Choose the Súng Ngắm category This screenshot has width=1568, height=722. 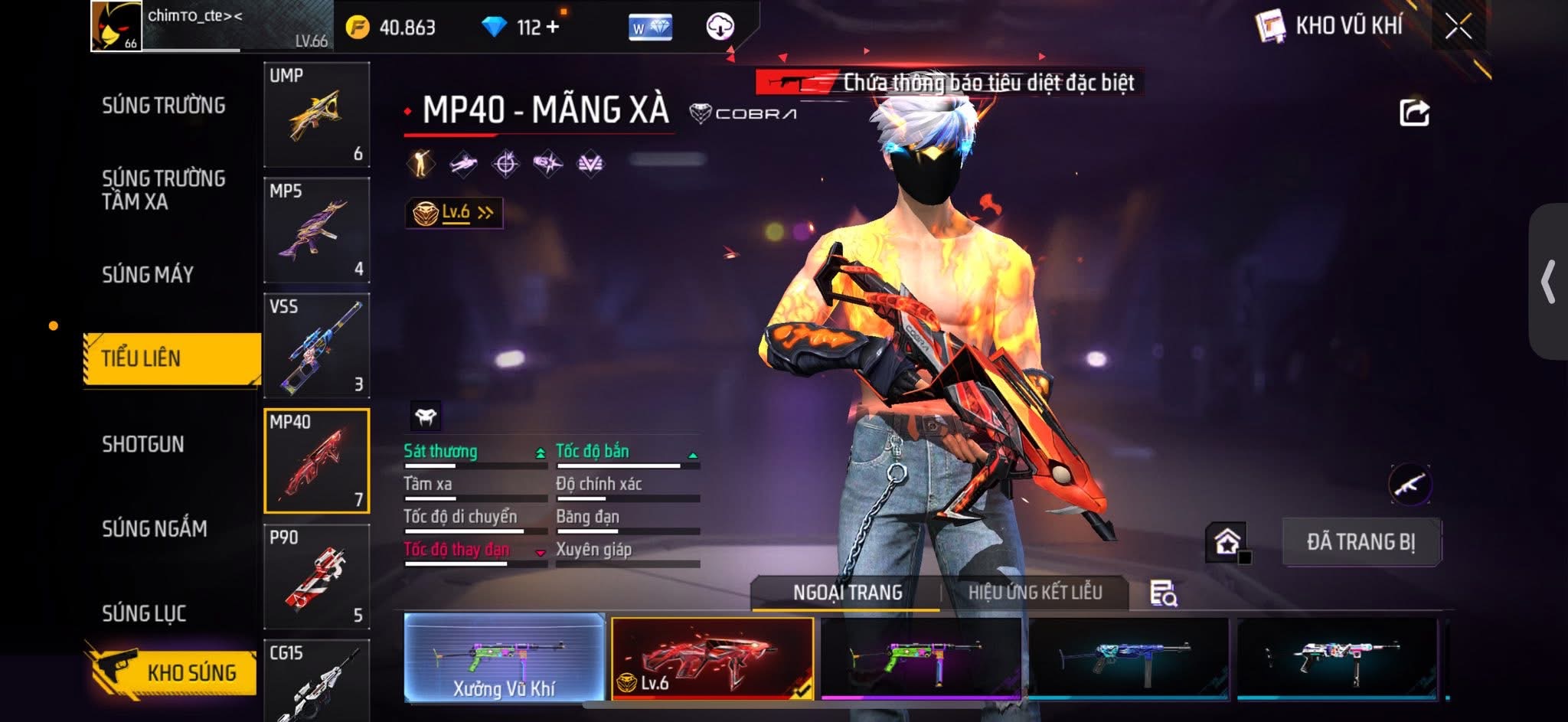[x=155, y=529]
